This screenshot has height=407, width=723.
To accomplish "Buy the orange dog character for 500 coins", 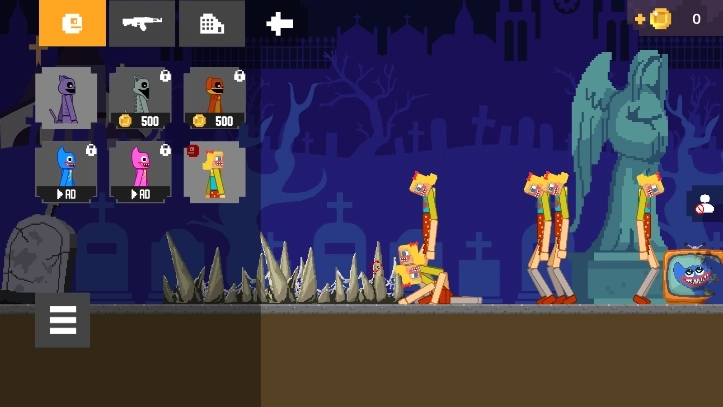I will (x=214, y=98).
